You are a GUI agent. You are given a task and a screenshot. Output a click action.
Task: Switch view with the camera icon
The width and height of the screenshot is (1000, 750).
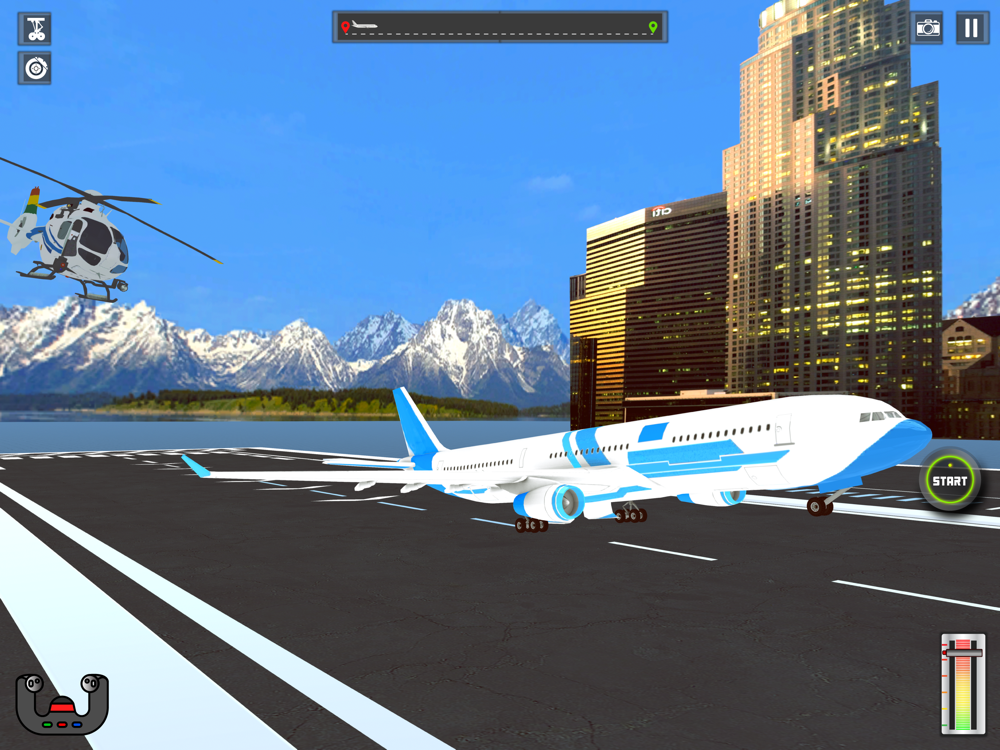tap(928, 28)
